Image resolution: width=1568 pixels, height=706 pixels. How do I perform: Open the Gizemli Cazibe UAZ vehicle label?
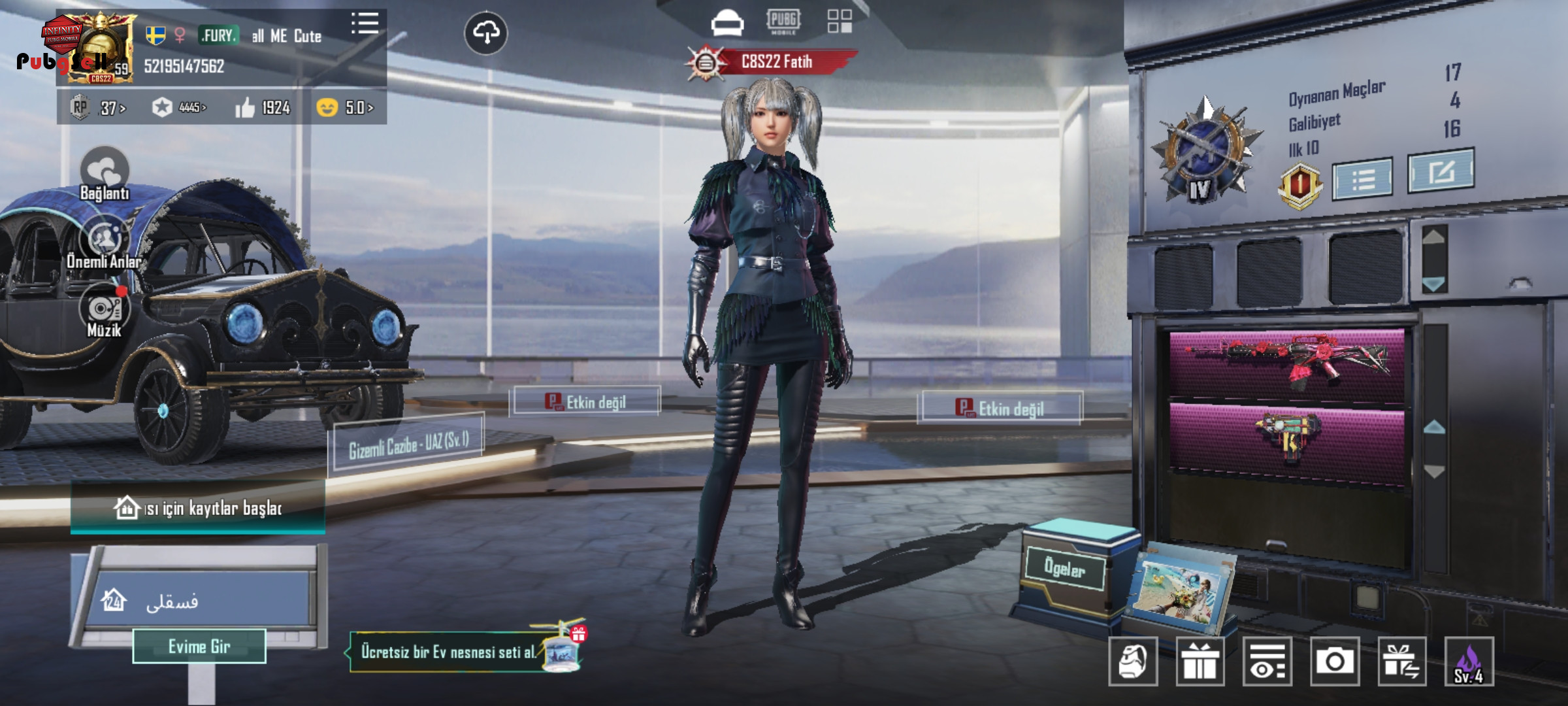(408, 444)
